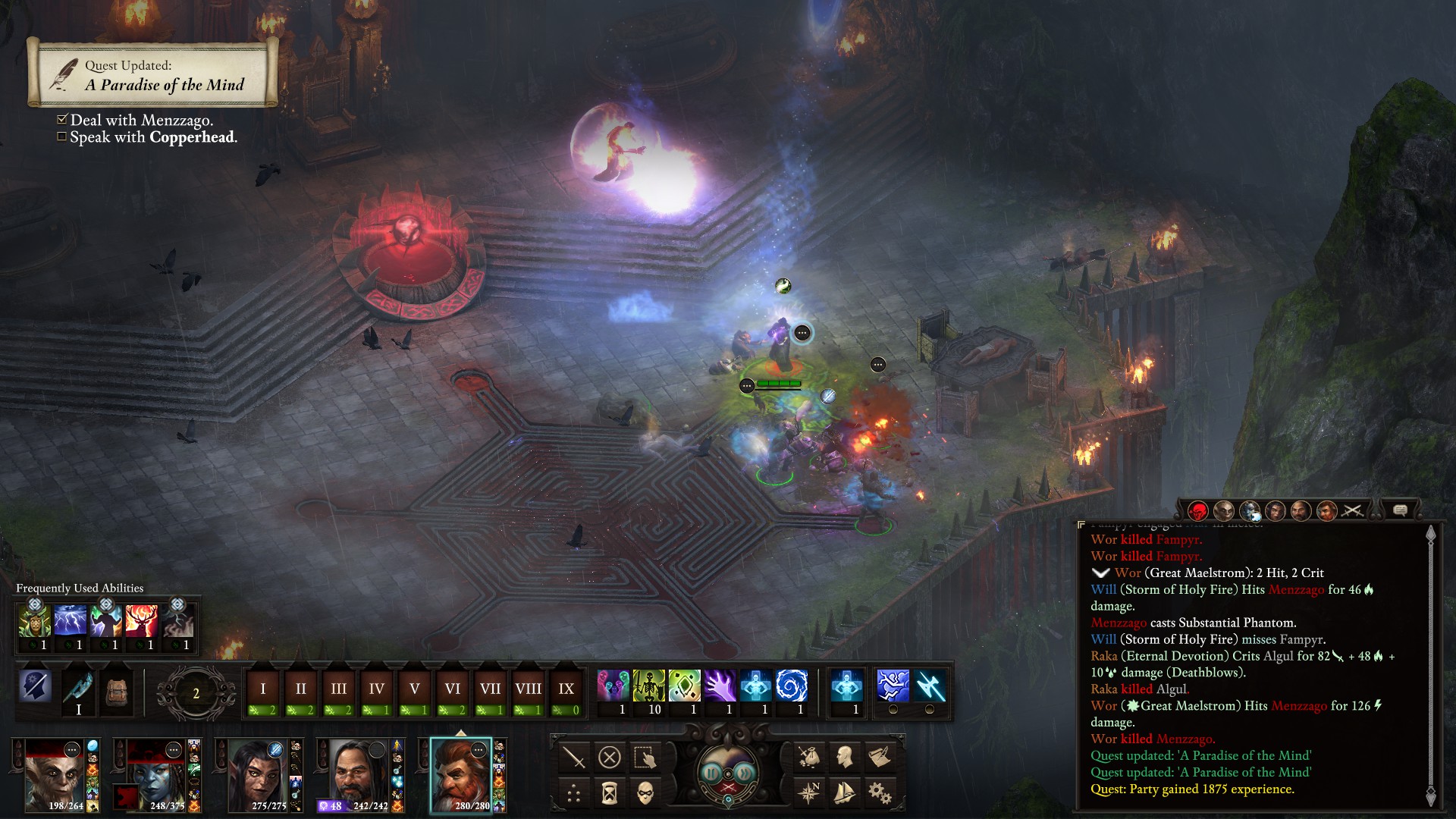Open spell level IX list
Viewport: 1456px width, 819px height.
(566, 689)
